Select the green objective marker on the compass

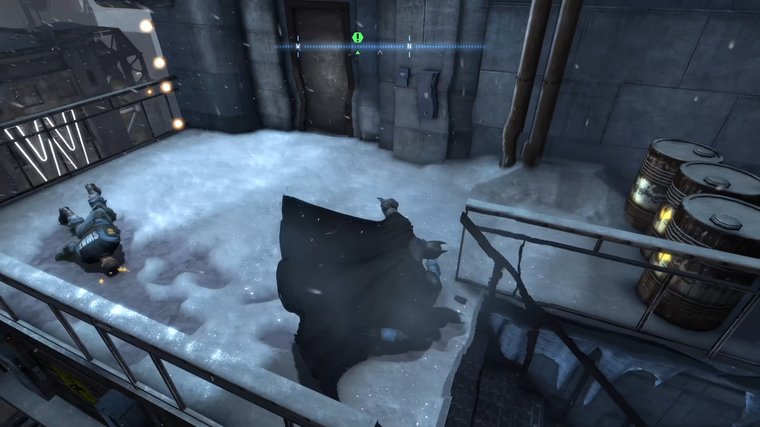click(358, 38)
